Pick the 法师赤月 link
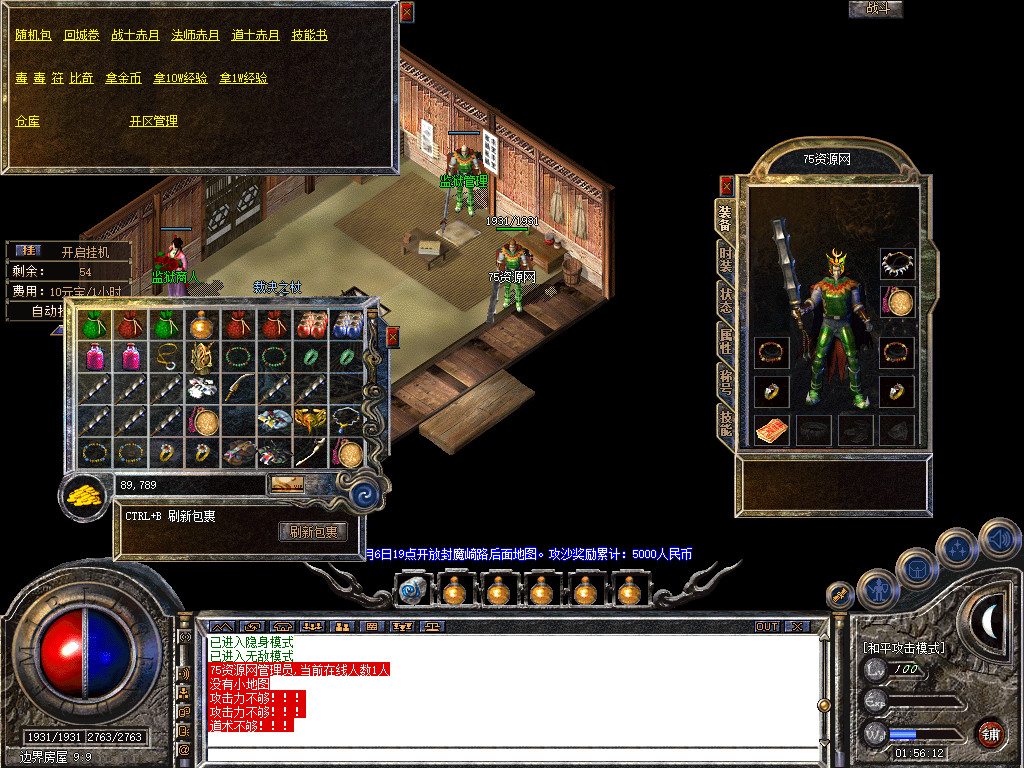 pos(195,35)
